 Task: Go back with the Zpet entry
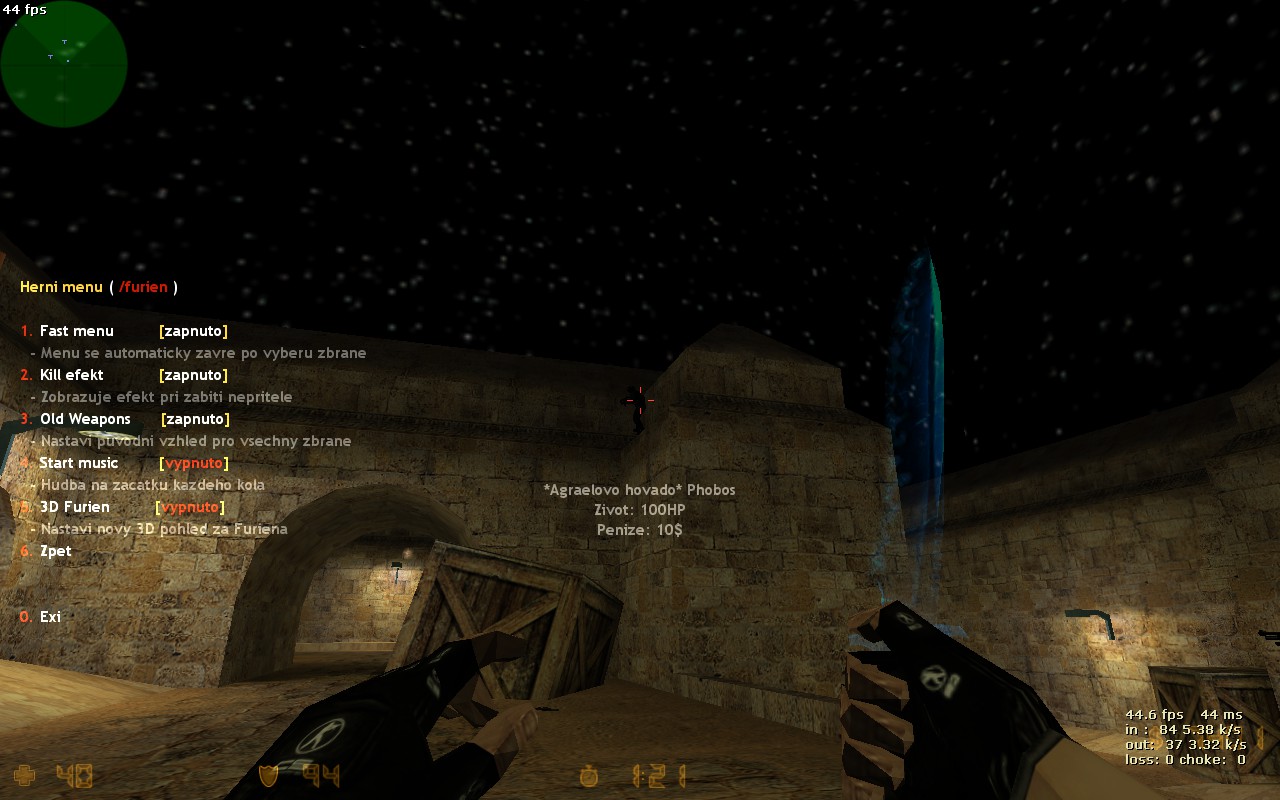(x=55, y=551)
